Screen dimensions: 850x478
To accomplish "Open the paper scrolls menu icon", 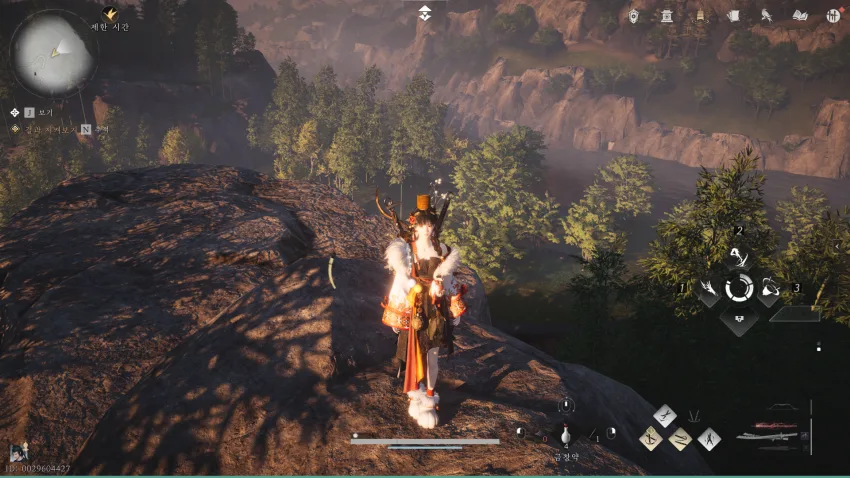I will (x=733, y=15).
